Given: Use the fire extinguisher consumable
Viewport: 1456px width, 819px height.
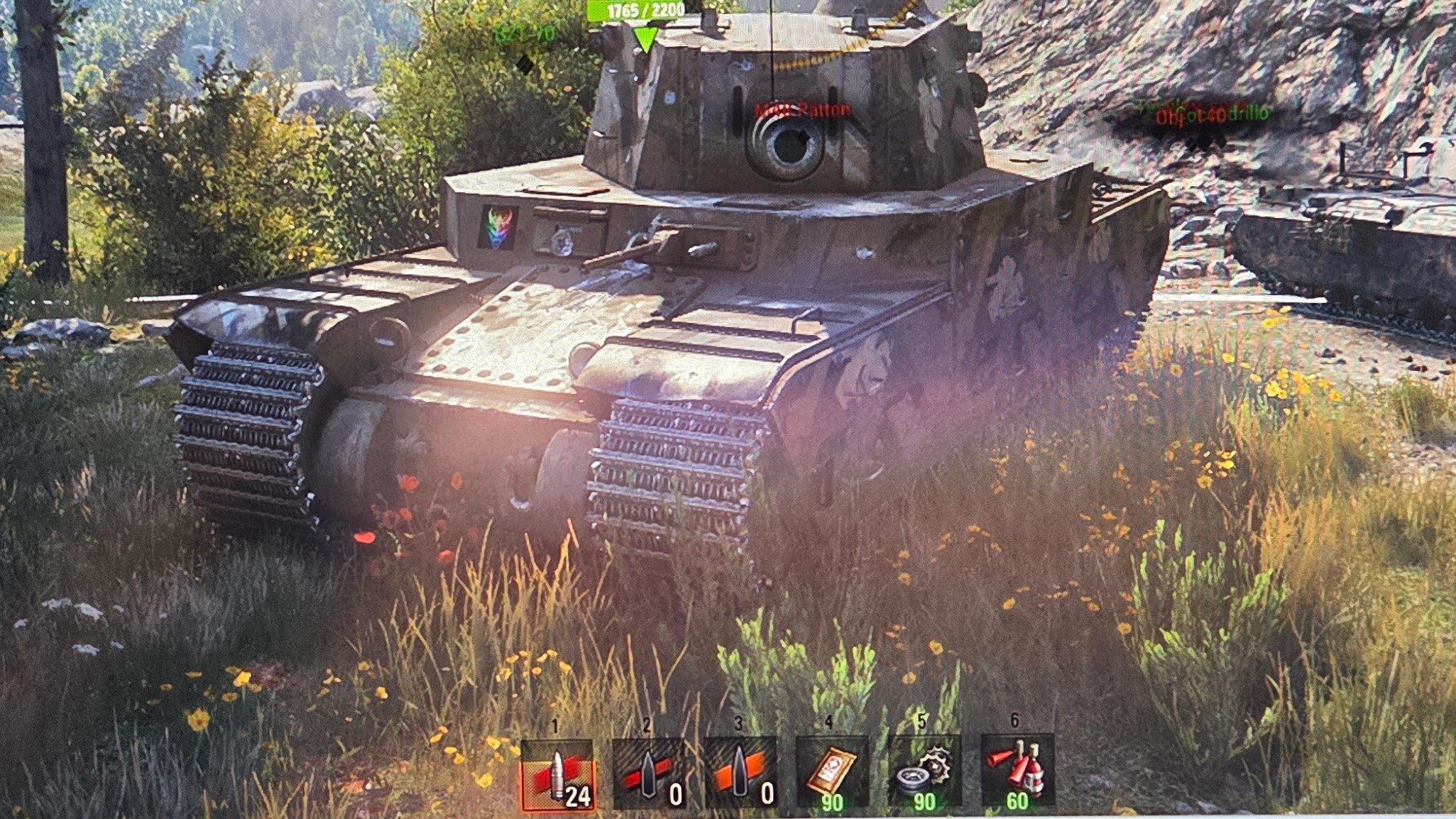Looking at the screenshot, I should pyautogui.click(x=1017, y=774).
